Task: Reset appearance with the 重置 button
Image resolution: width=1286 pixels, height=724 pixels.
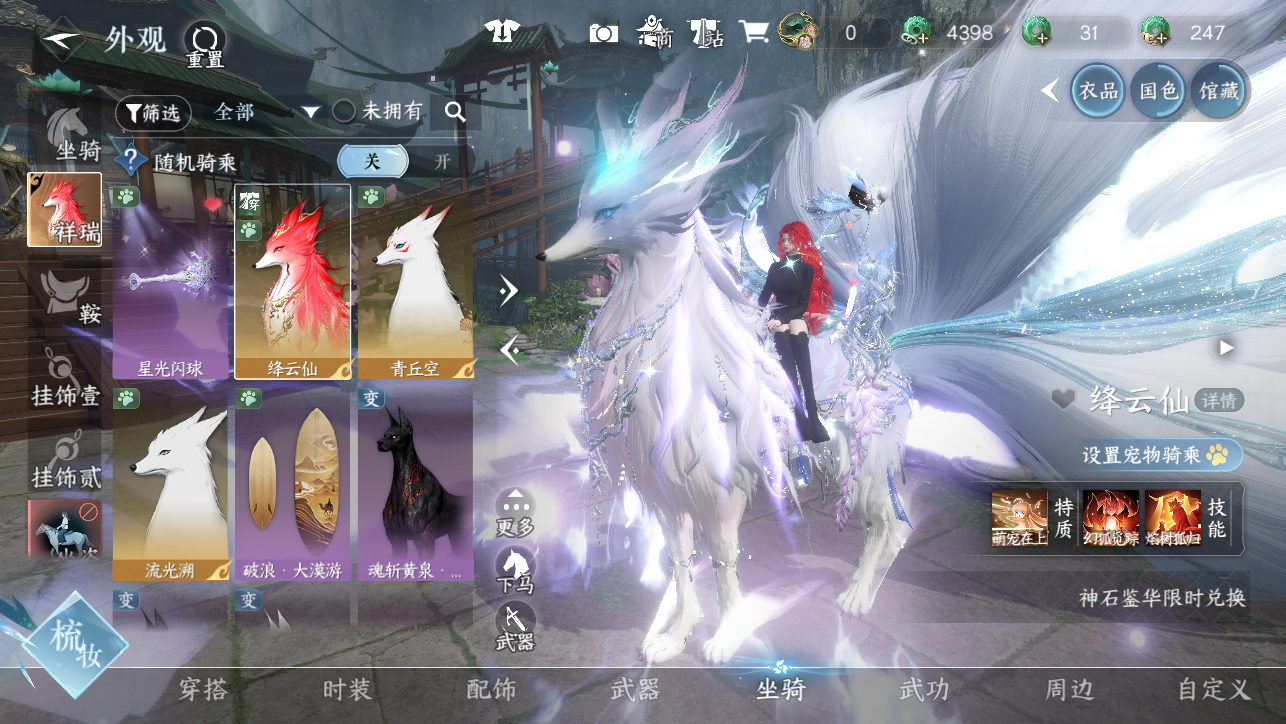Action: (x=205, y=46)
